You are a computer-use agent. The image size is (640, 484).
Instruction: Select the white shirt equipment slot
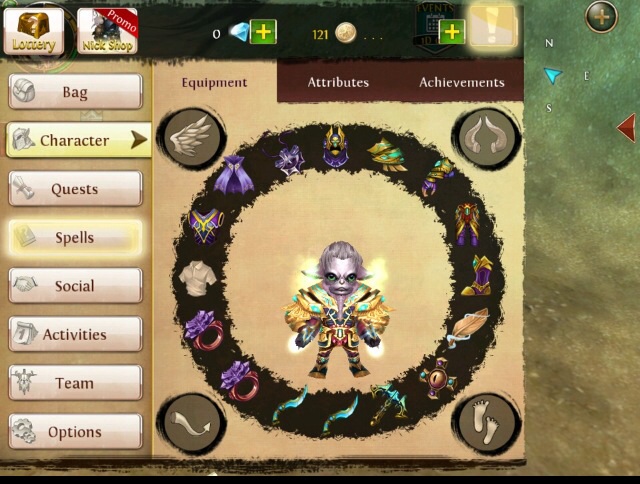coord(194,277)
